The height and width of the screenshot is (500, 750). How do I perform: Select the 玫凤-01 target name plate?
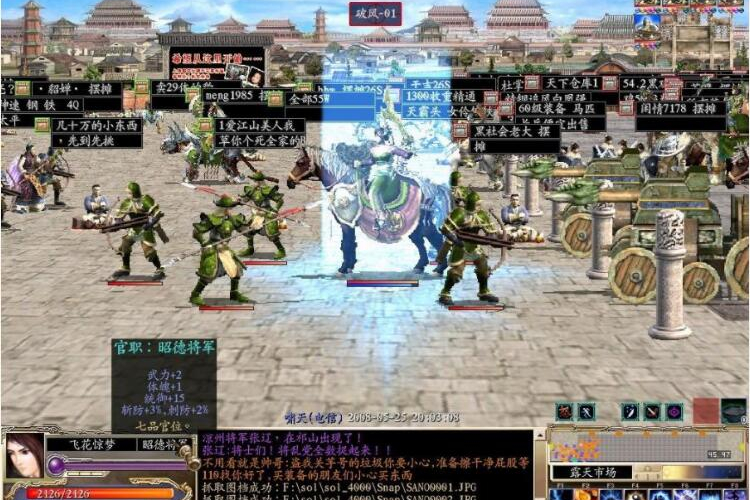(x=376, y=14)
